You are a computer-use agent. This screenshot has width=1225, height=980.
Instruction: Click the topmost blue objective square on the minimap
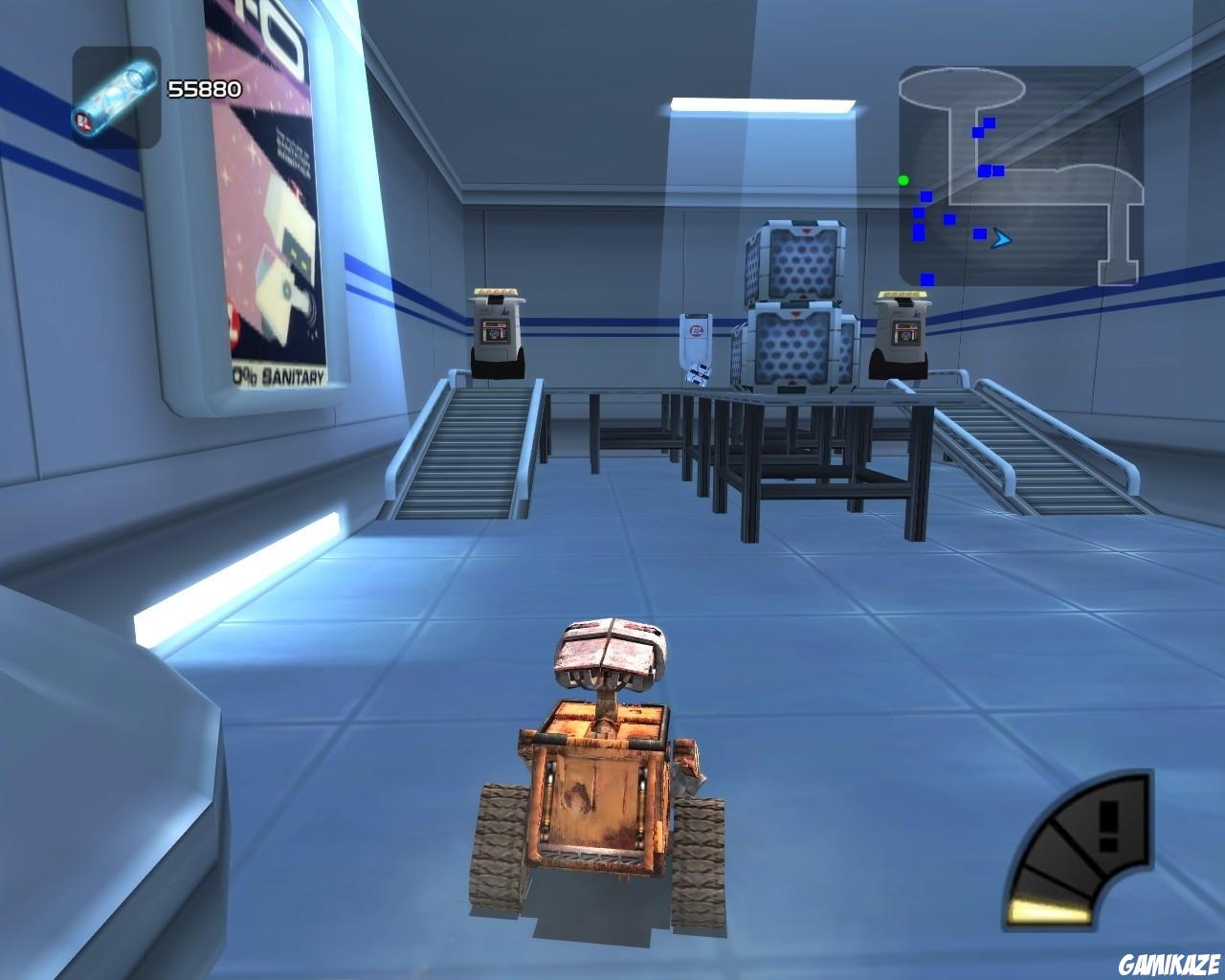click(x=990, y=122)
